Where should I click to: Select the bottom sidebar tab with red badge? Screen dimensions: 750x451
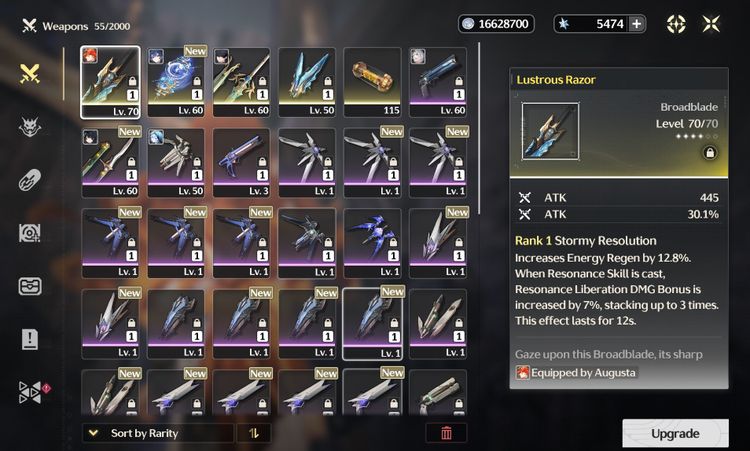click(29, 392)
